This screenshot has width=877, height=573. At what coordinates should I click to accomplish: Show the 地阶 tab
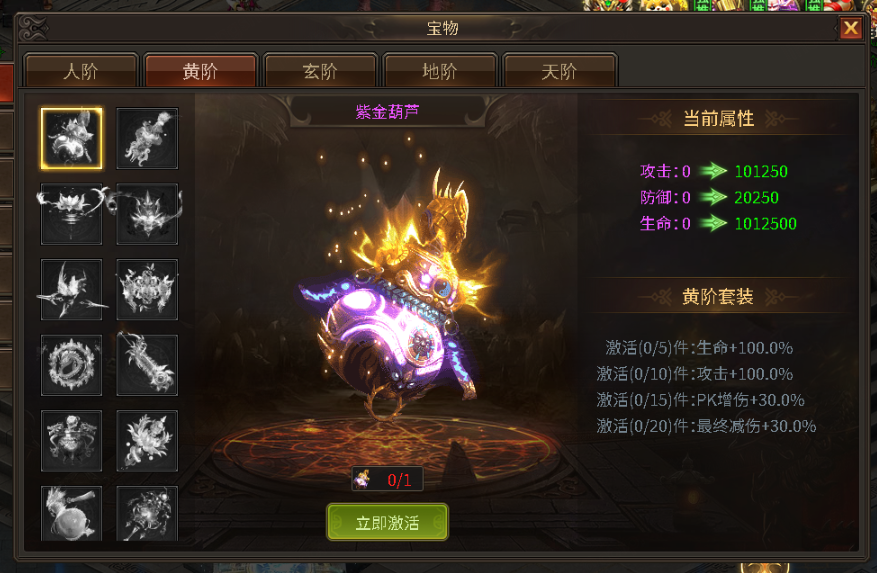tap(440, 72)
